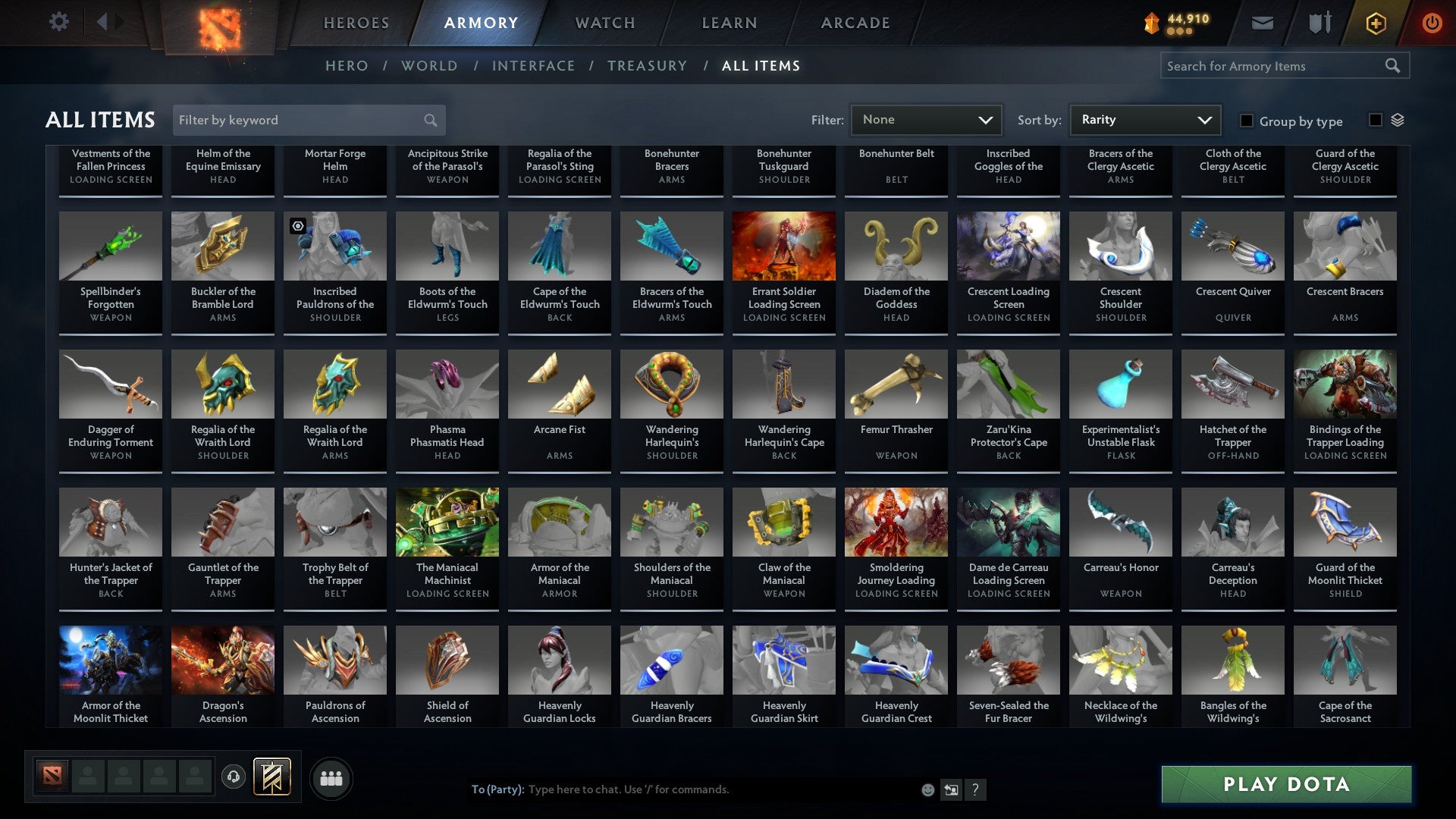Image resolution: width=1456 pixels, height=819 pixels.
Task: Open settings with the gear icon
Action: coord(58,22)
